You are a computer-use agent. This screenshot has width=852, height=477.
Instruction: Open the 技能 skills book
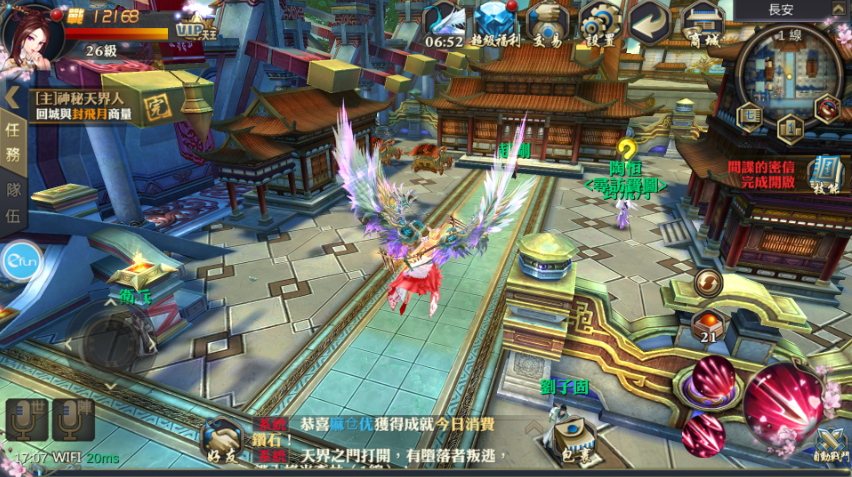(x=826, y=173)
